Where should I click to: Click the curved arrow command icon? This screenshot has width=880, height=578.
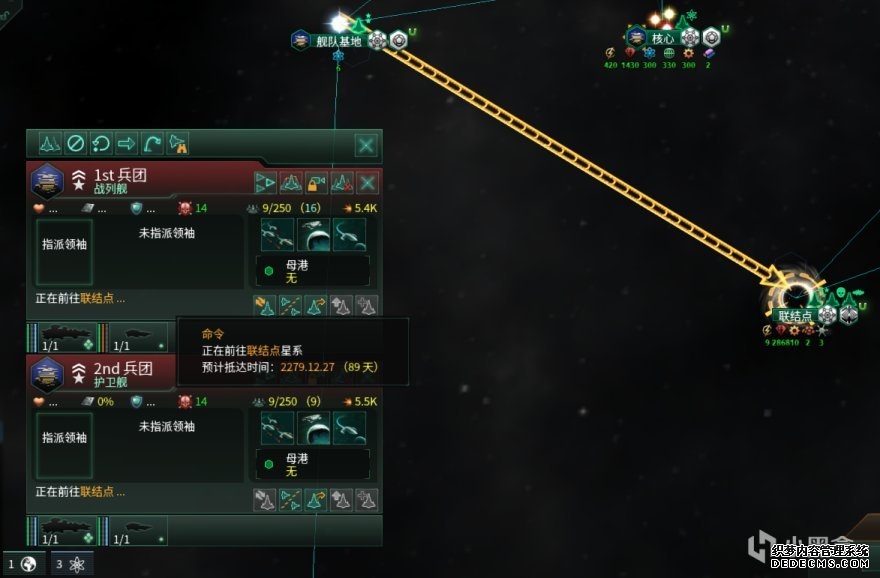click(153, 144)
